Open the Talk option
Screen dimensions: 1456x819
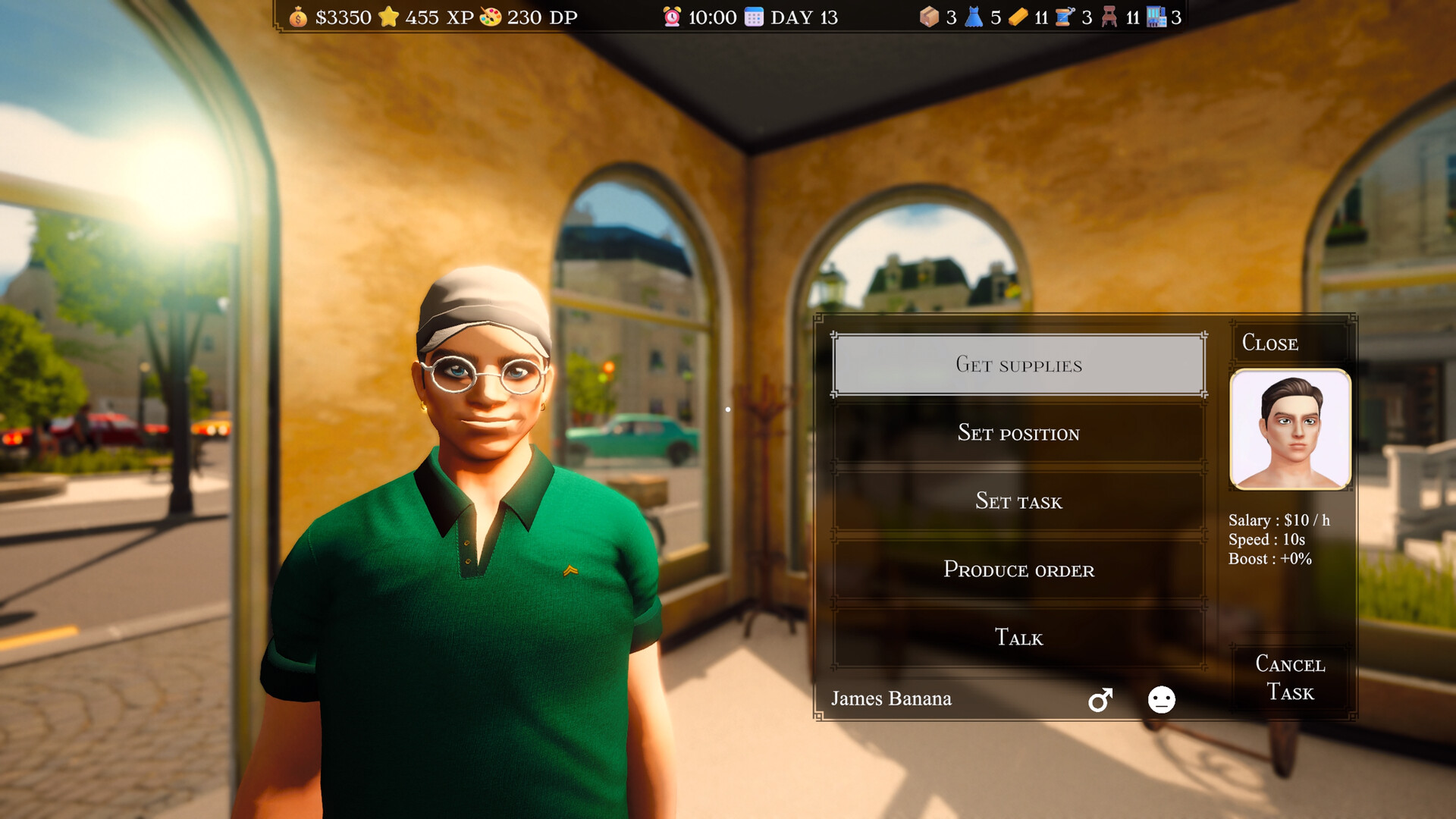click(x=1019, y=638)
